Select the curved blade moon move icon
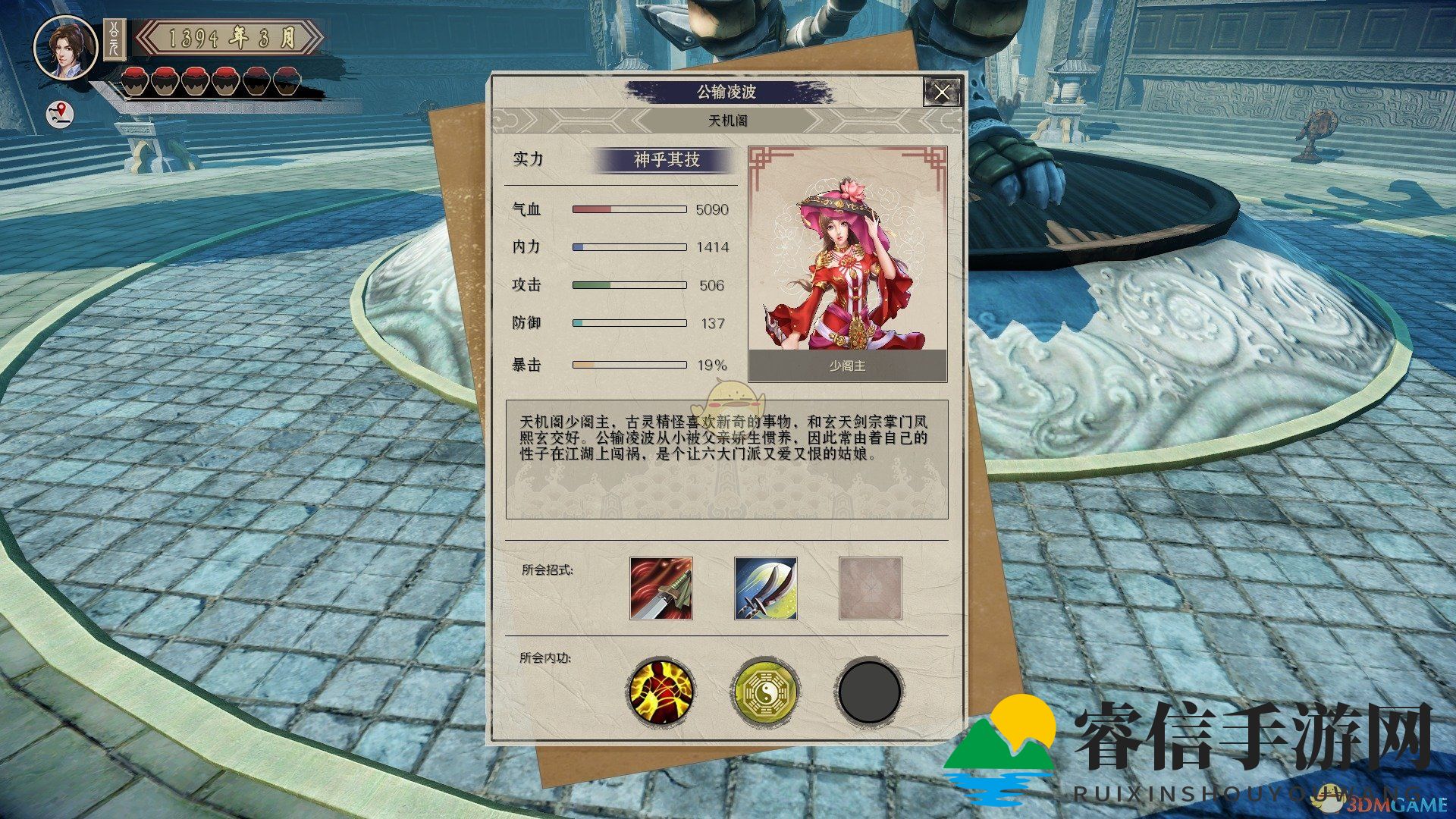1456x819 pixels. 765,588
